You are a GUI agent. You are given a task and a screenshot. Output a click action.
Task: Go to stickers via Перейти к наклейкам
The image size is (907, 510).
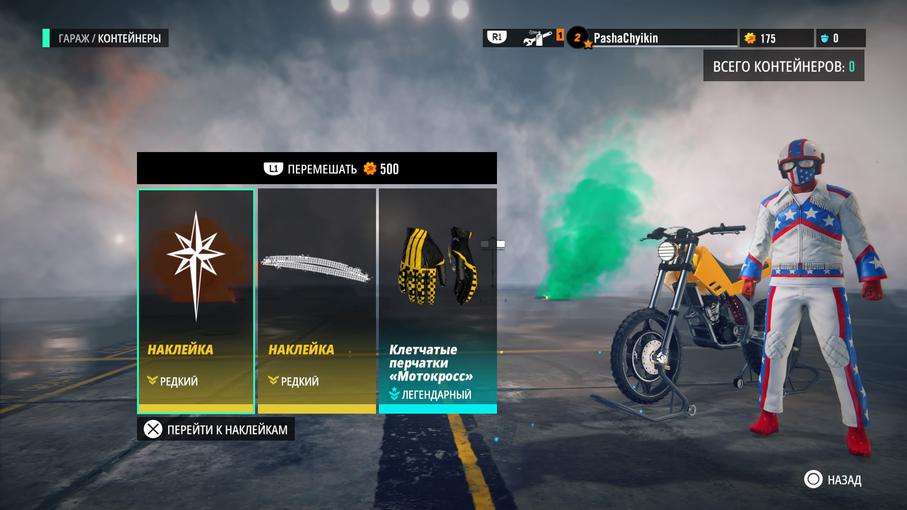(x=216, y=429)
